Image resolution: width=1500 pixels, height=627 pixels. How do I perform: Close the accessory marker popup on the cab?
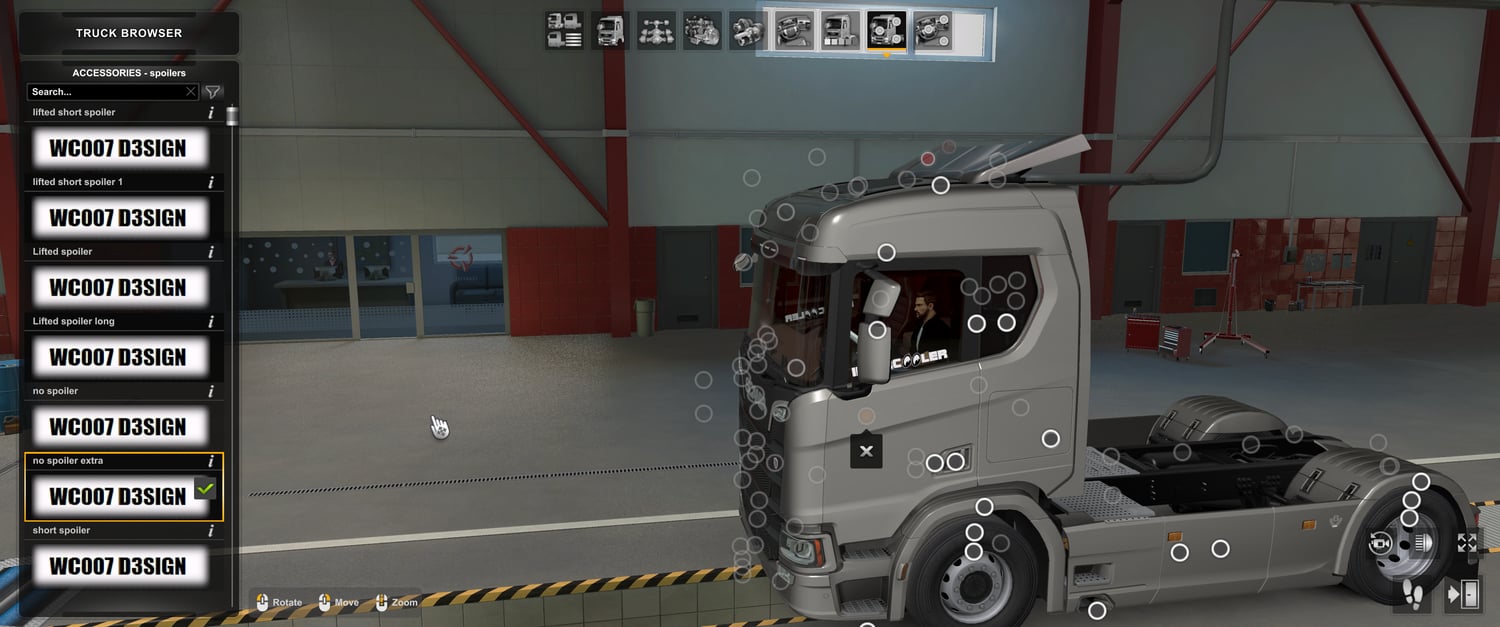click(x=866, y=451)
